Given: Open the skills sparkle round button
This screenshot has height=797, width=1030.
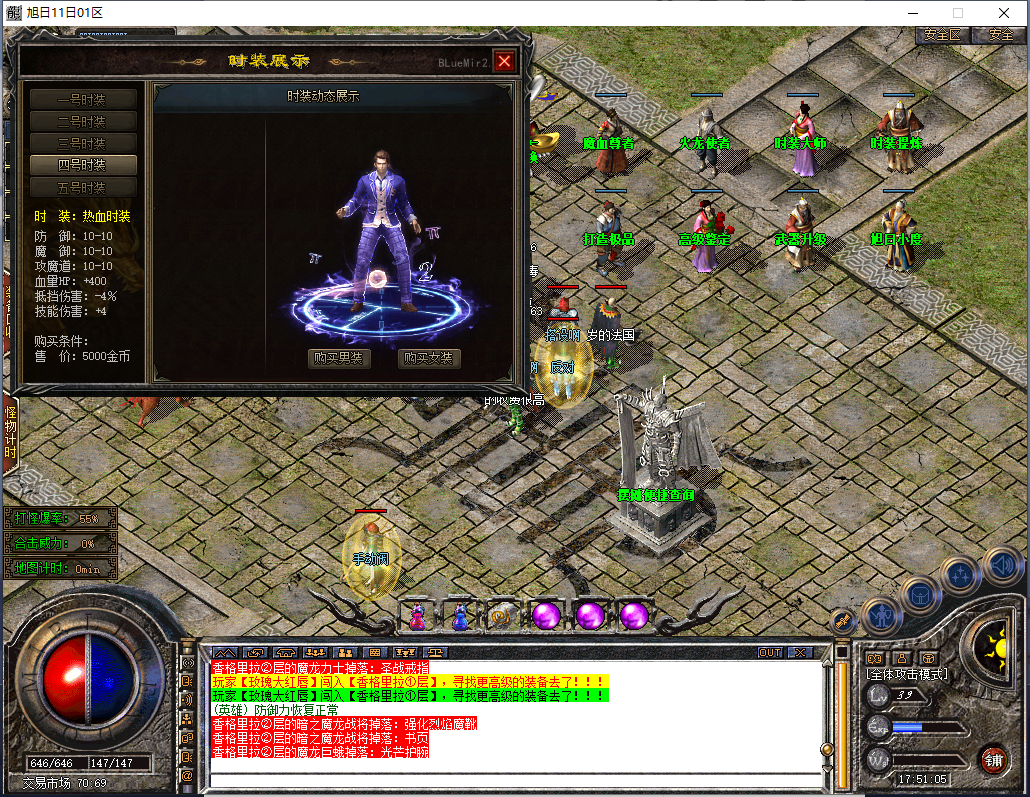Looking at the screenshot, I should [960, 575].
